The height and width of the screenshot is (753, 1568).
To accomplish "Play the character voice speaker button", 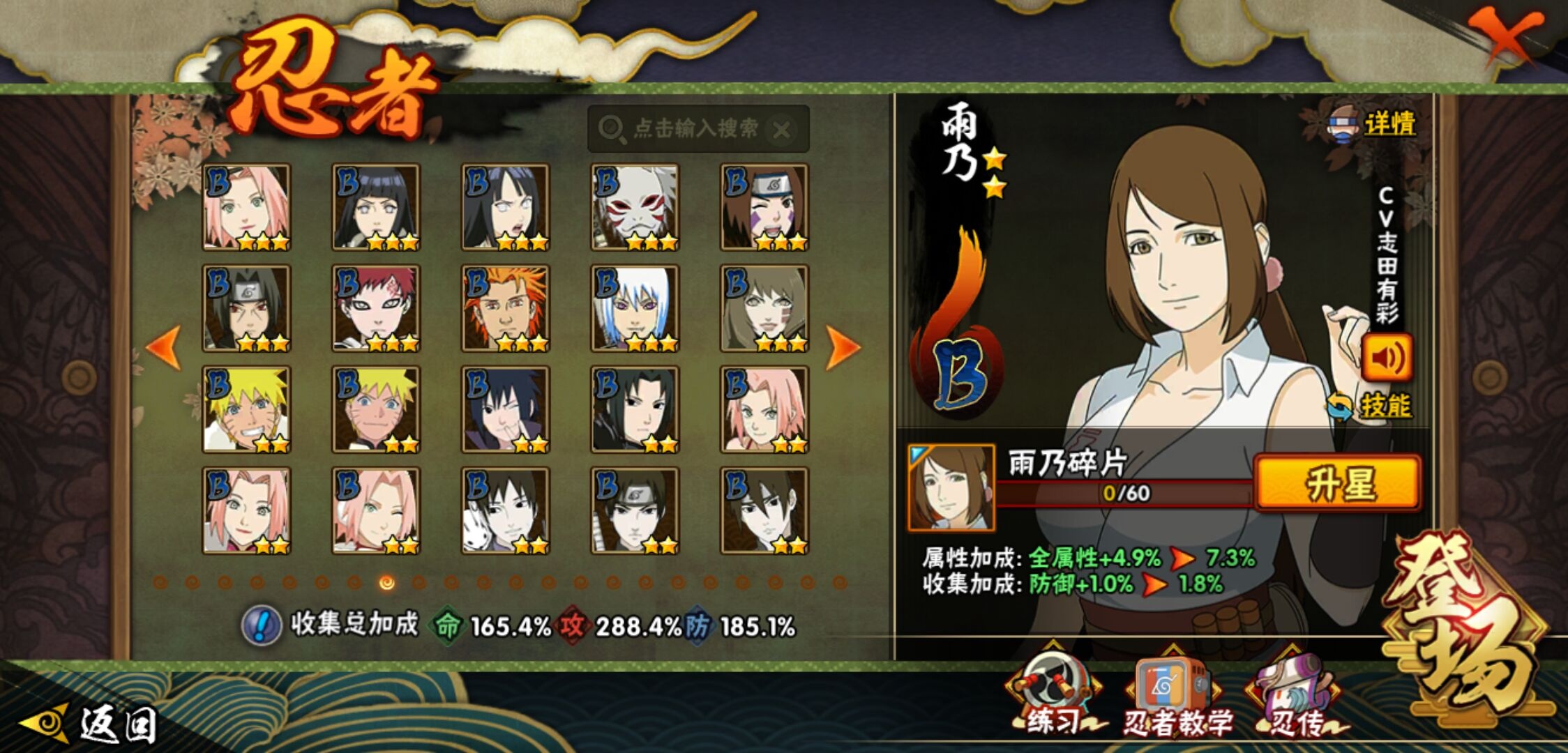I will (x=1387, y=358).
